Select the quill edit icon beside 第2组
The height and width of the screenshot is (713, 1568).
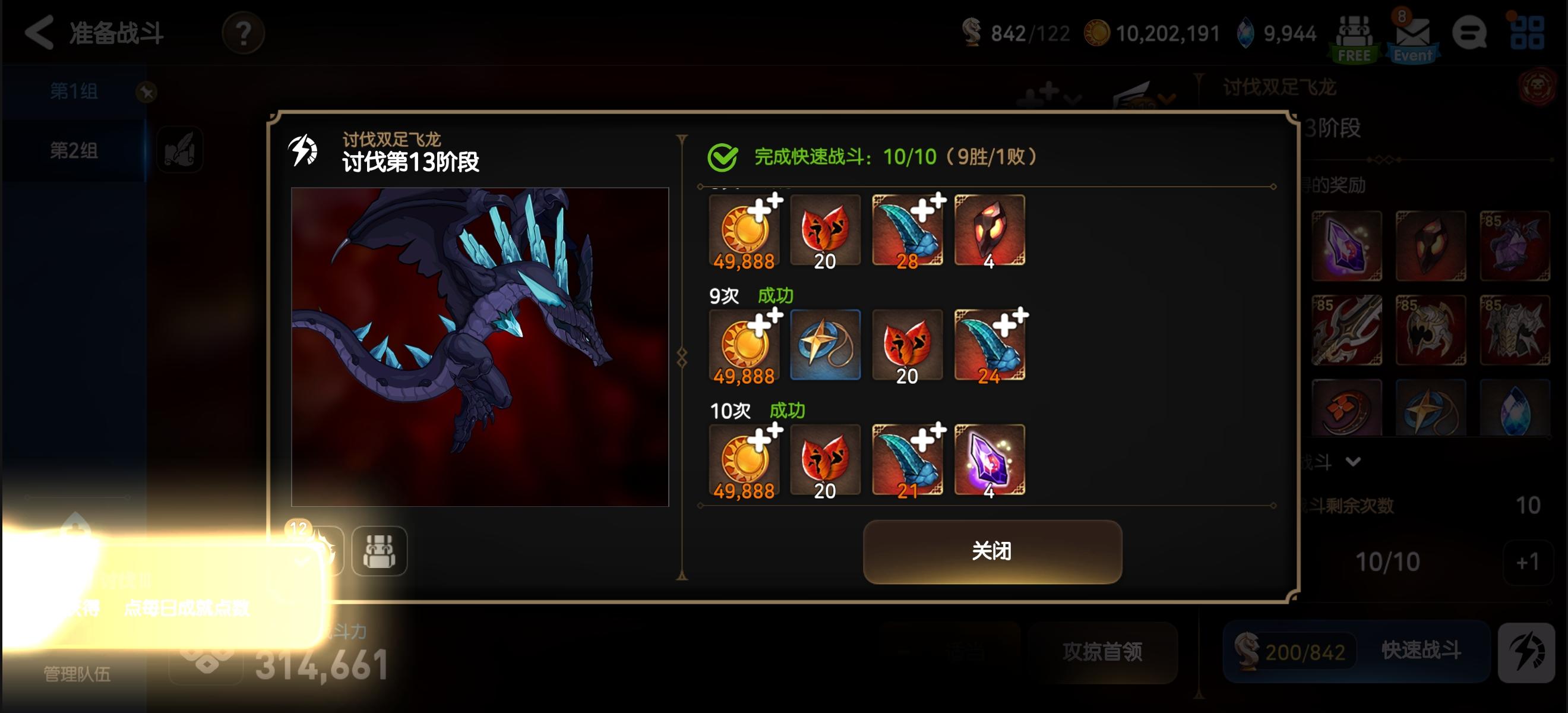tap(179, 150)
